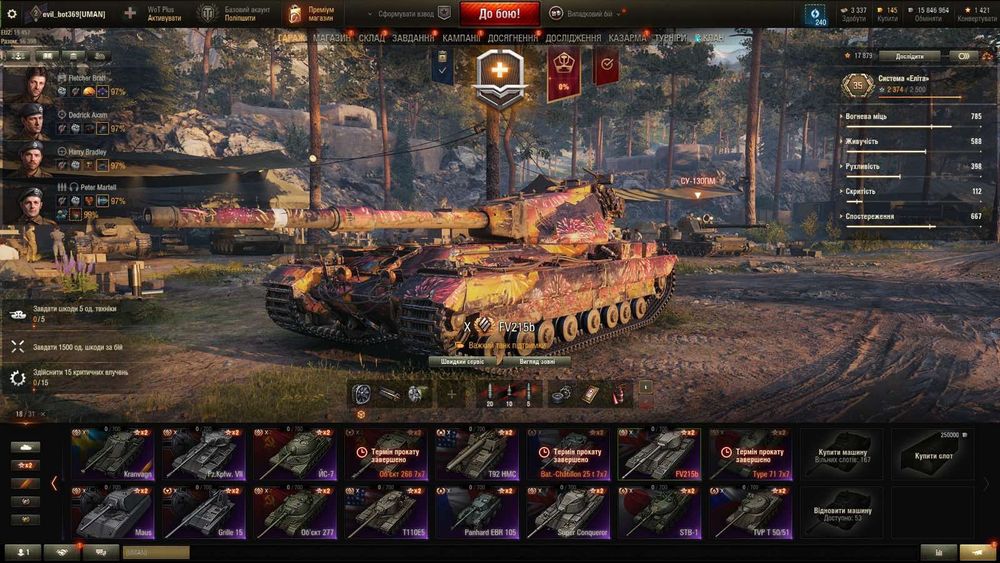1000x563 pixels.
Task: Switch to the ДОСЛІДЖЕННЯ tab
Action: (x=573, y=38)
